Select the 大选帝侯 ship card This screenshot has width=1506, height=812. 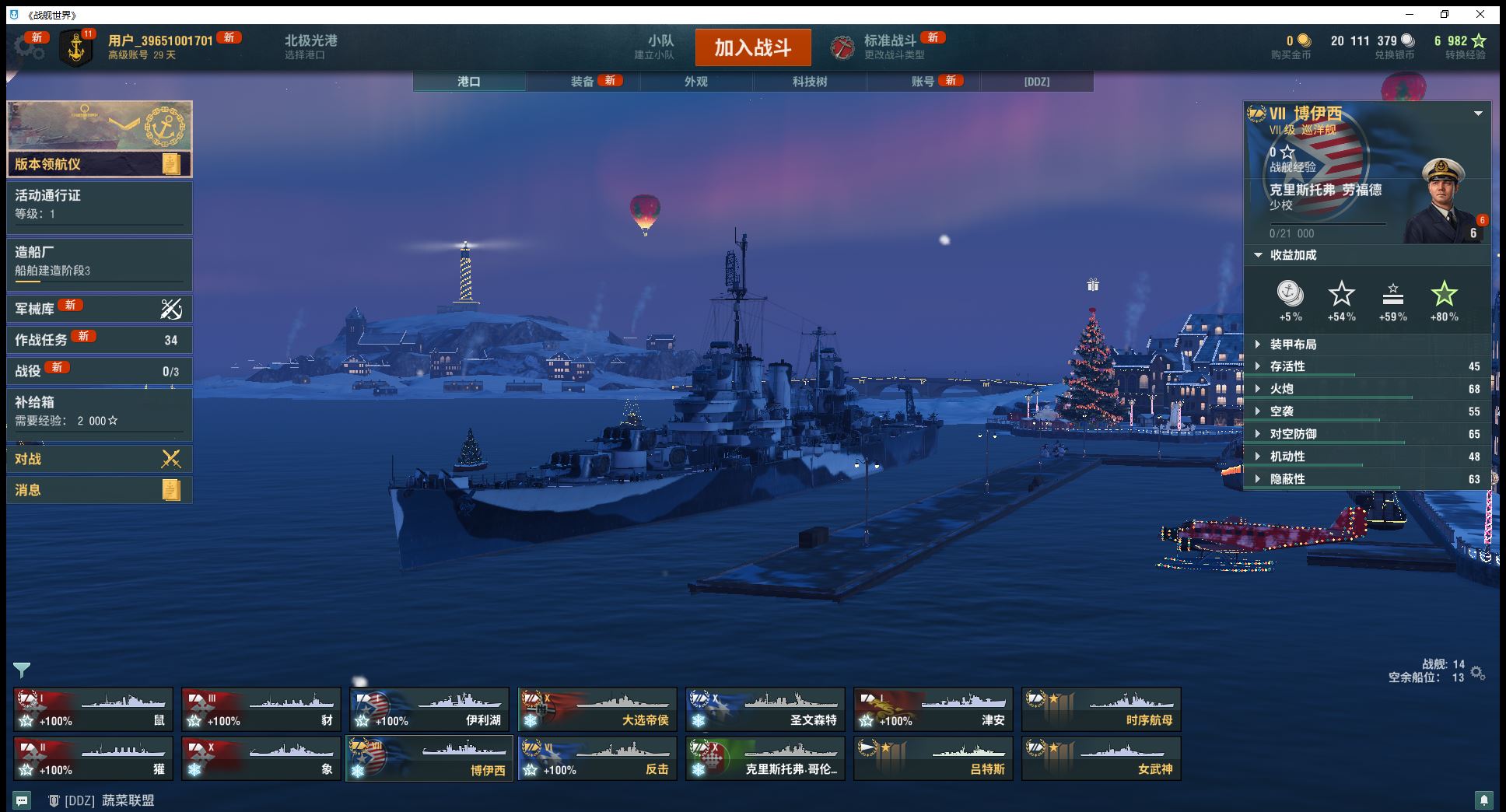pos(597,709)
